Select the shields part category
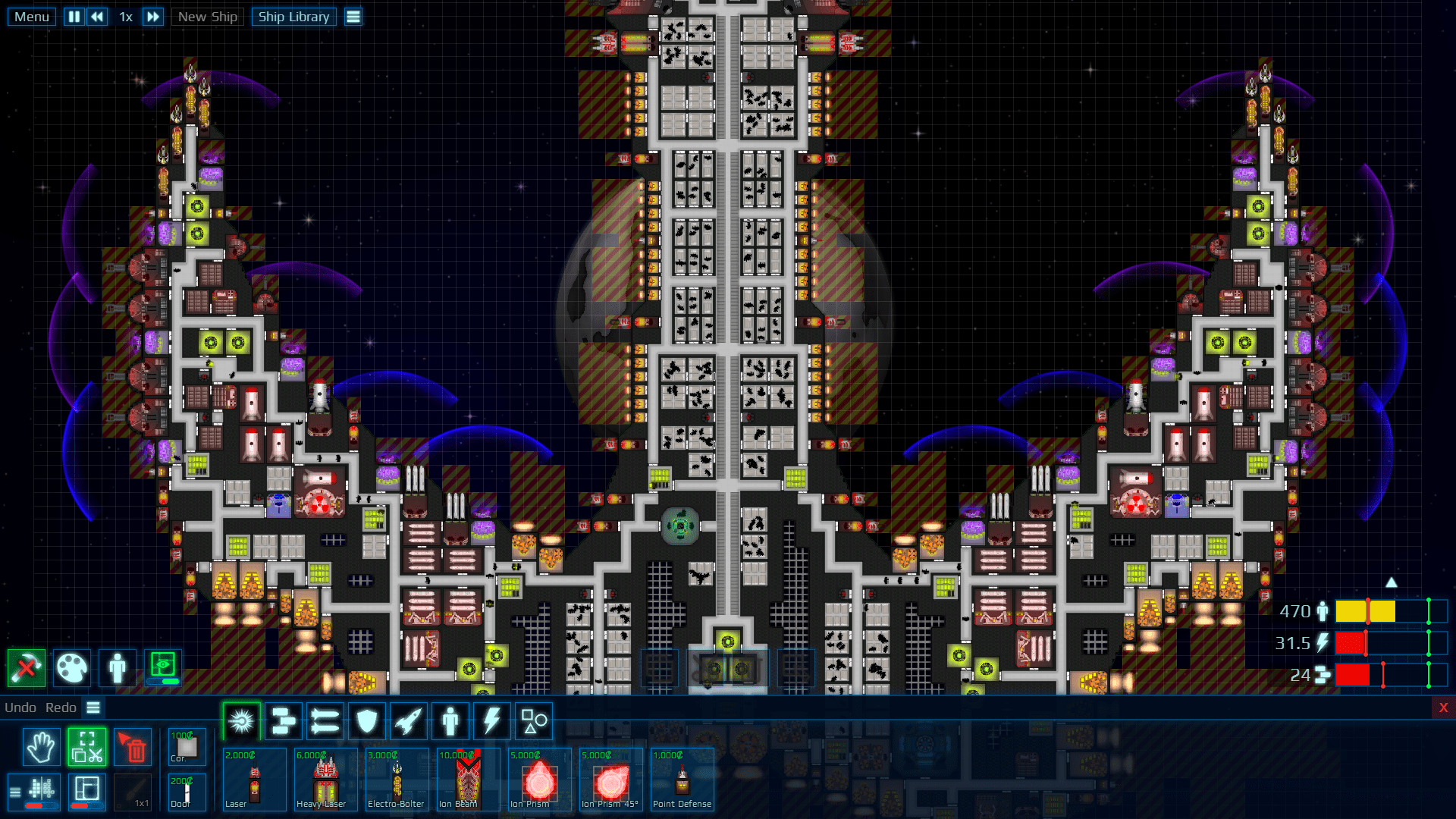Image resolution: width=1456 pixels, height=819 pixels. tap(367, 721)
